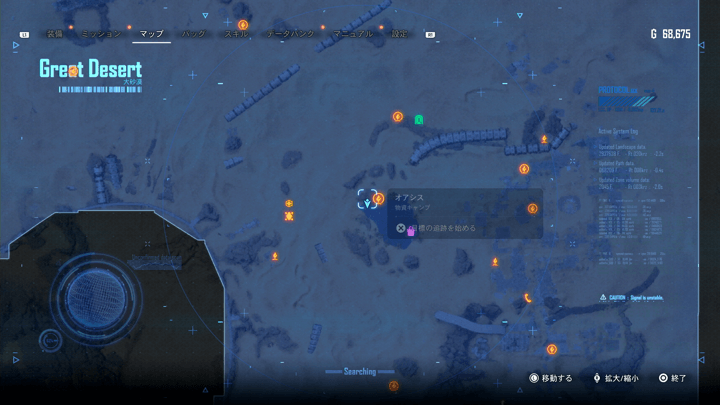Open the ミッション missions tab

tap(101, 34)
